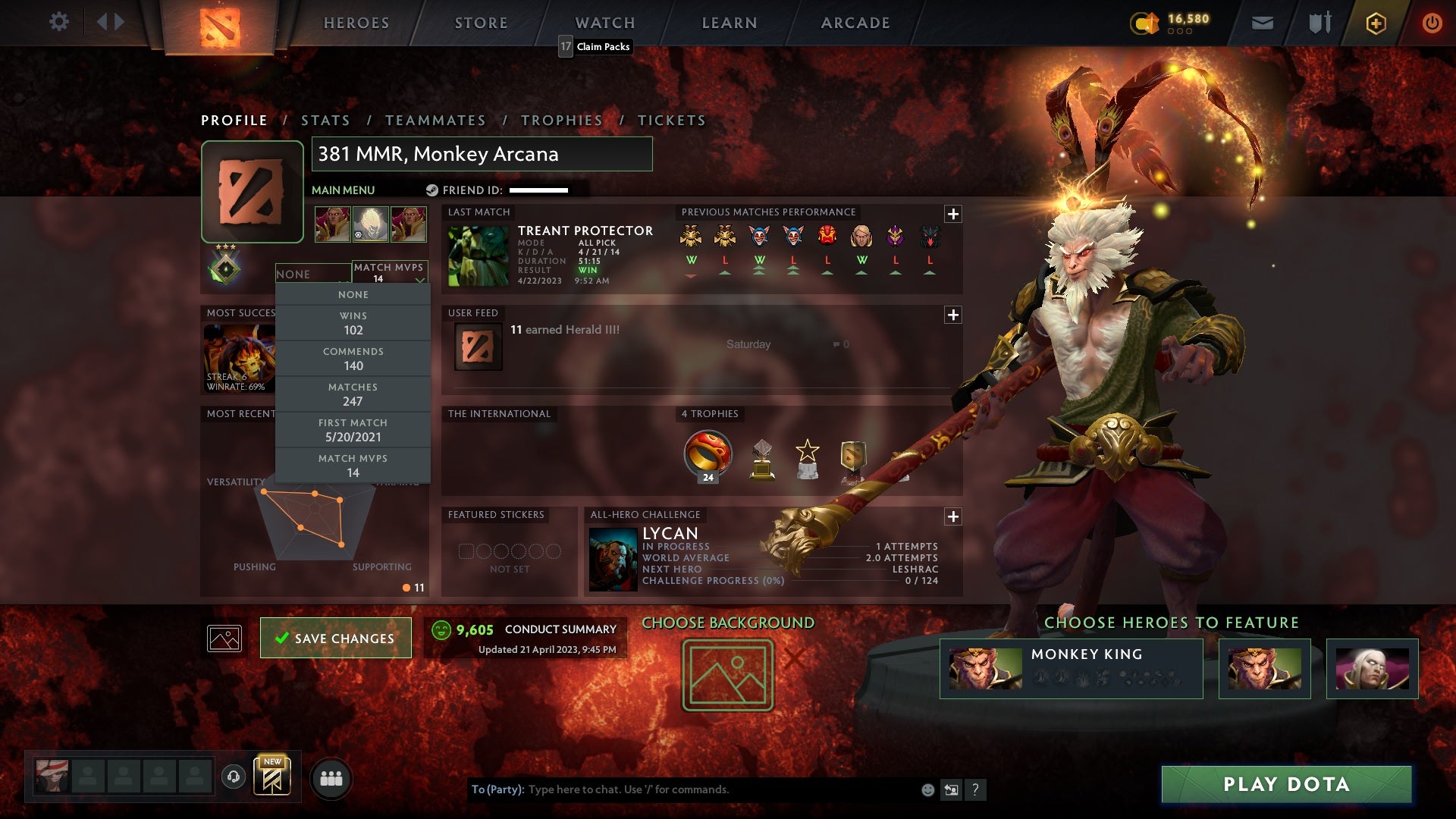Click the headset voice chat icon
The width and height of the screenshot is (1456, 819).
[234, 777]
